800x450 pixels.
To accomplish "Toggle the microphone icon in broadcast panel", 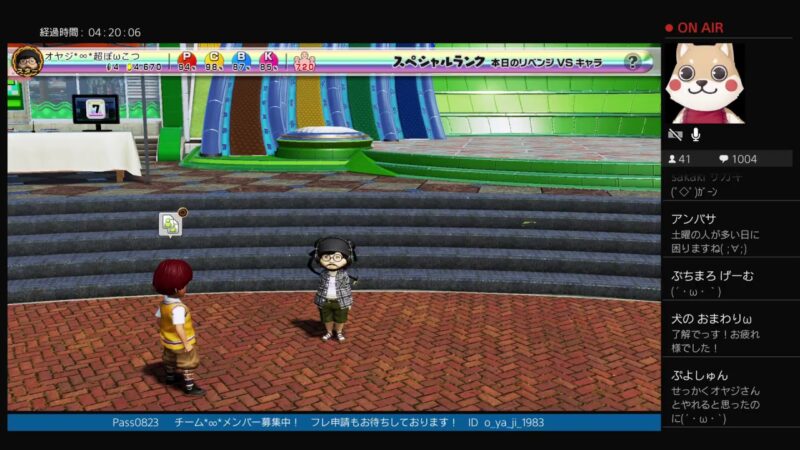I will [x=695, y=134].
